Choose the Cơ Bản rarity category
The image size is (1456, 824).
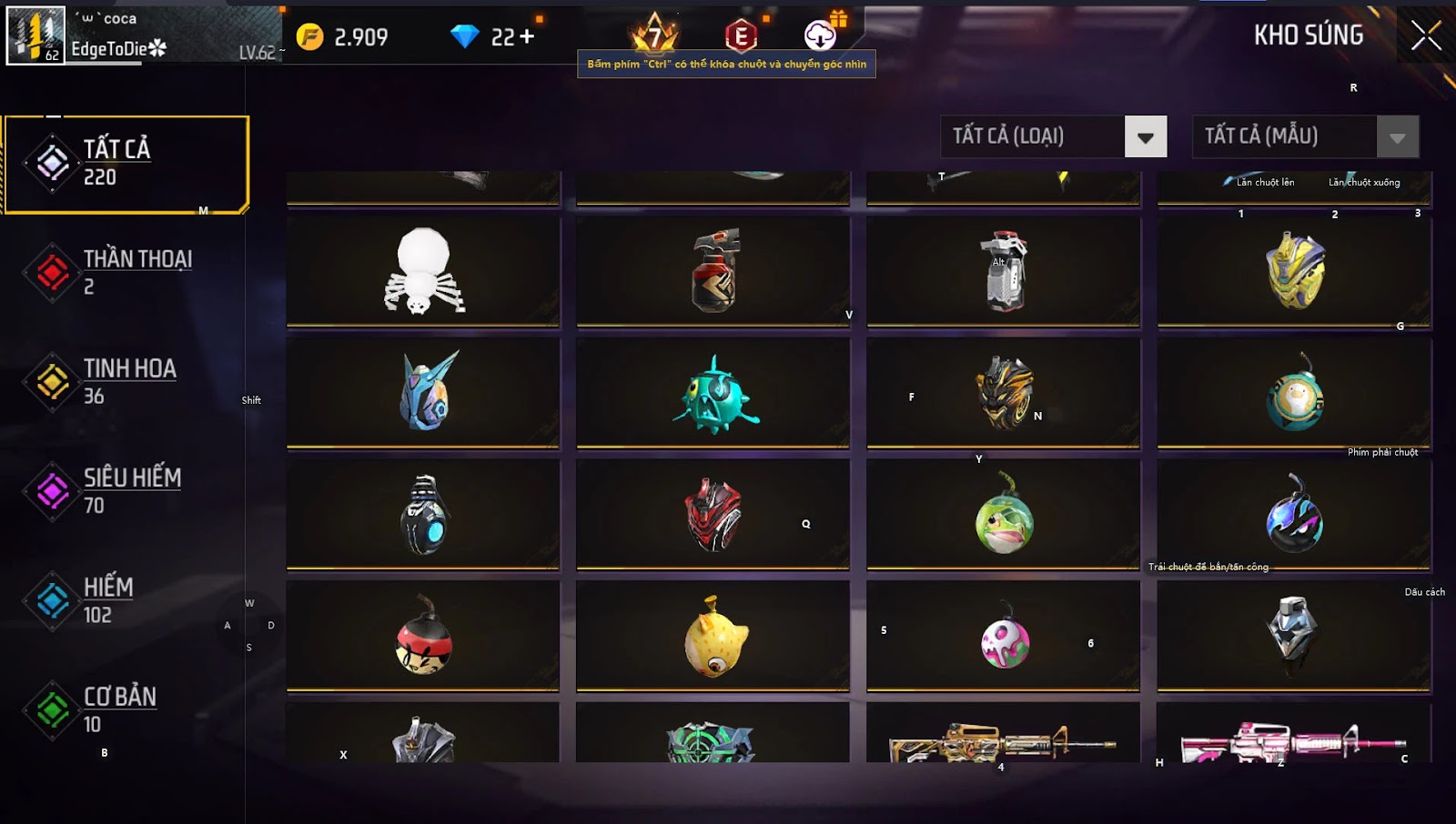tap(126, 709)
